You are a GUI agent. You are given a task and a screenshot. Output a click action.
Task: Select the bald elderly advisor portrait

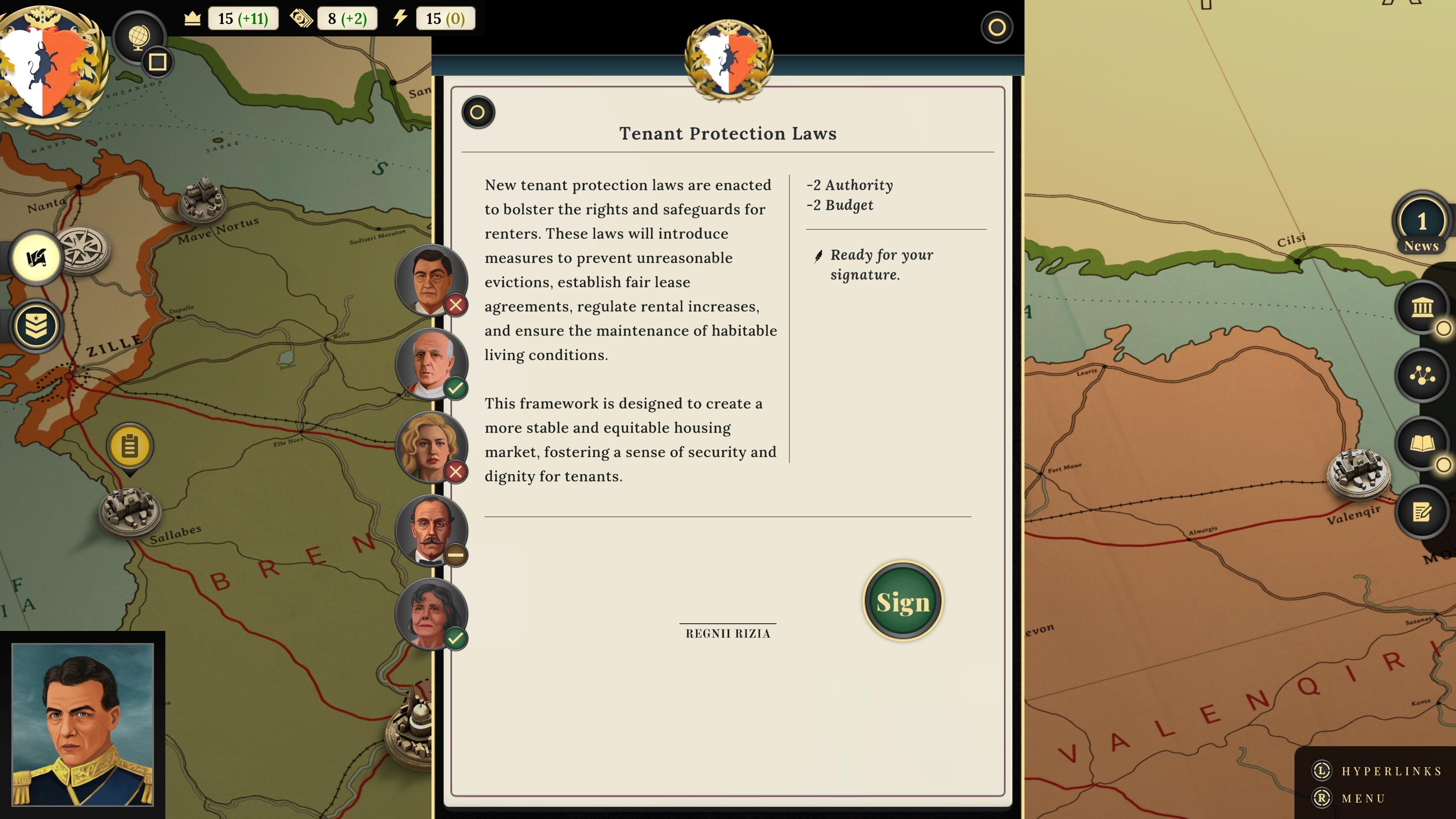431,363
